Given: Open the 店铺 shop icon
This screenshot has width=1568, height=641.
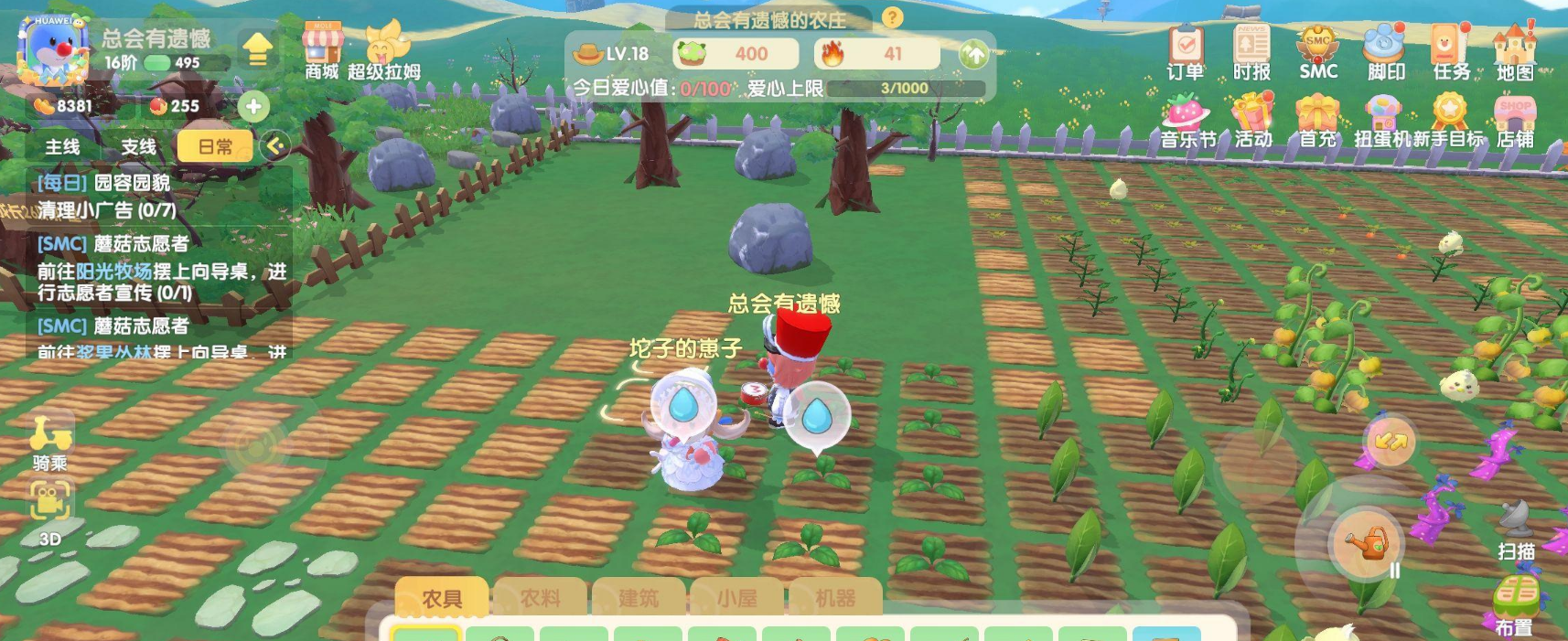Looking at the screenshot, I should [x=1515, y=123].
